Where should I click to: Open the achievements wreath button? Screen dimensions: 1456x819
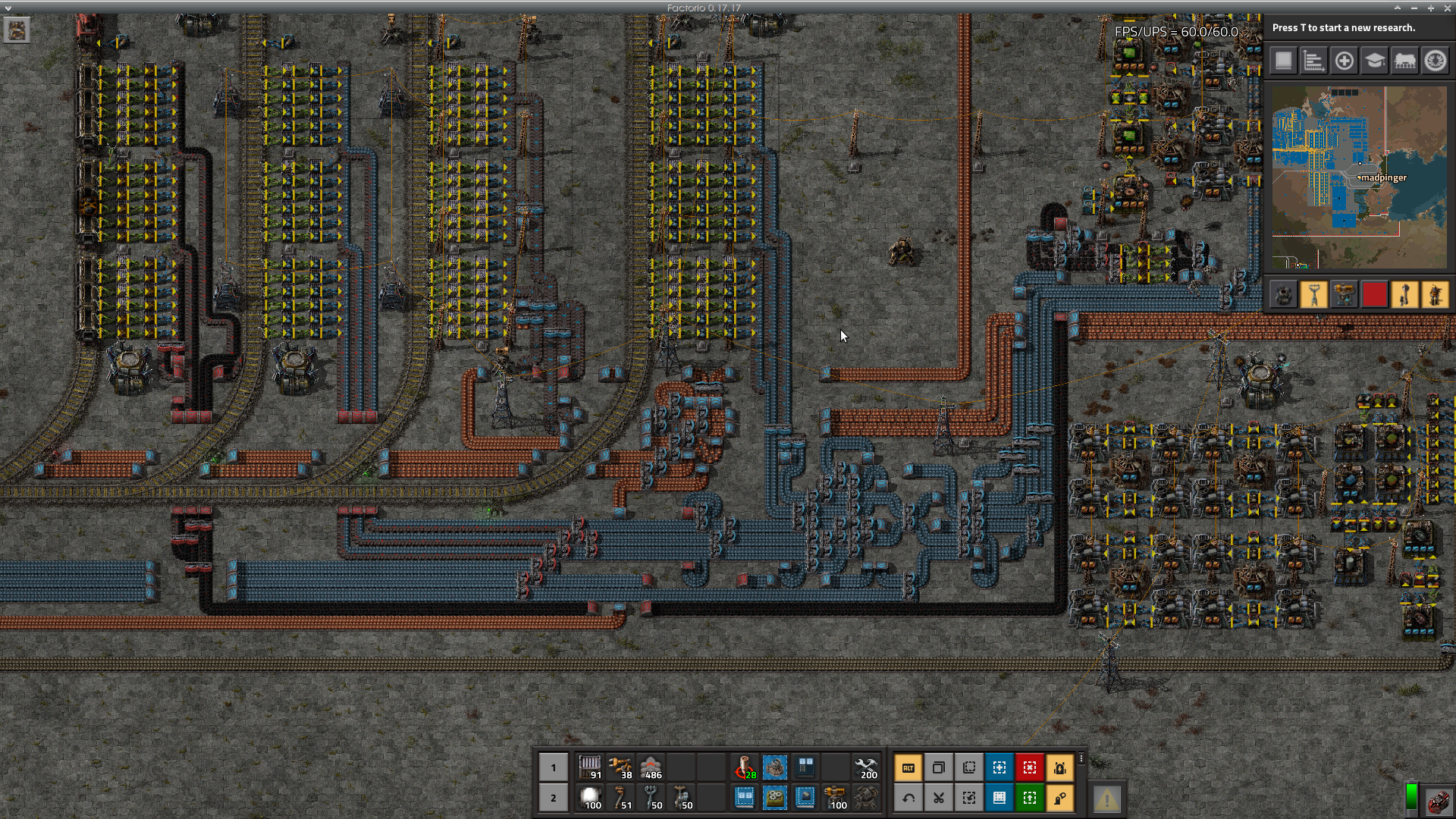[x=1436, y=61]
